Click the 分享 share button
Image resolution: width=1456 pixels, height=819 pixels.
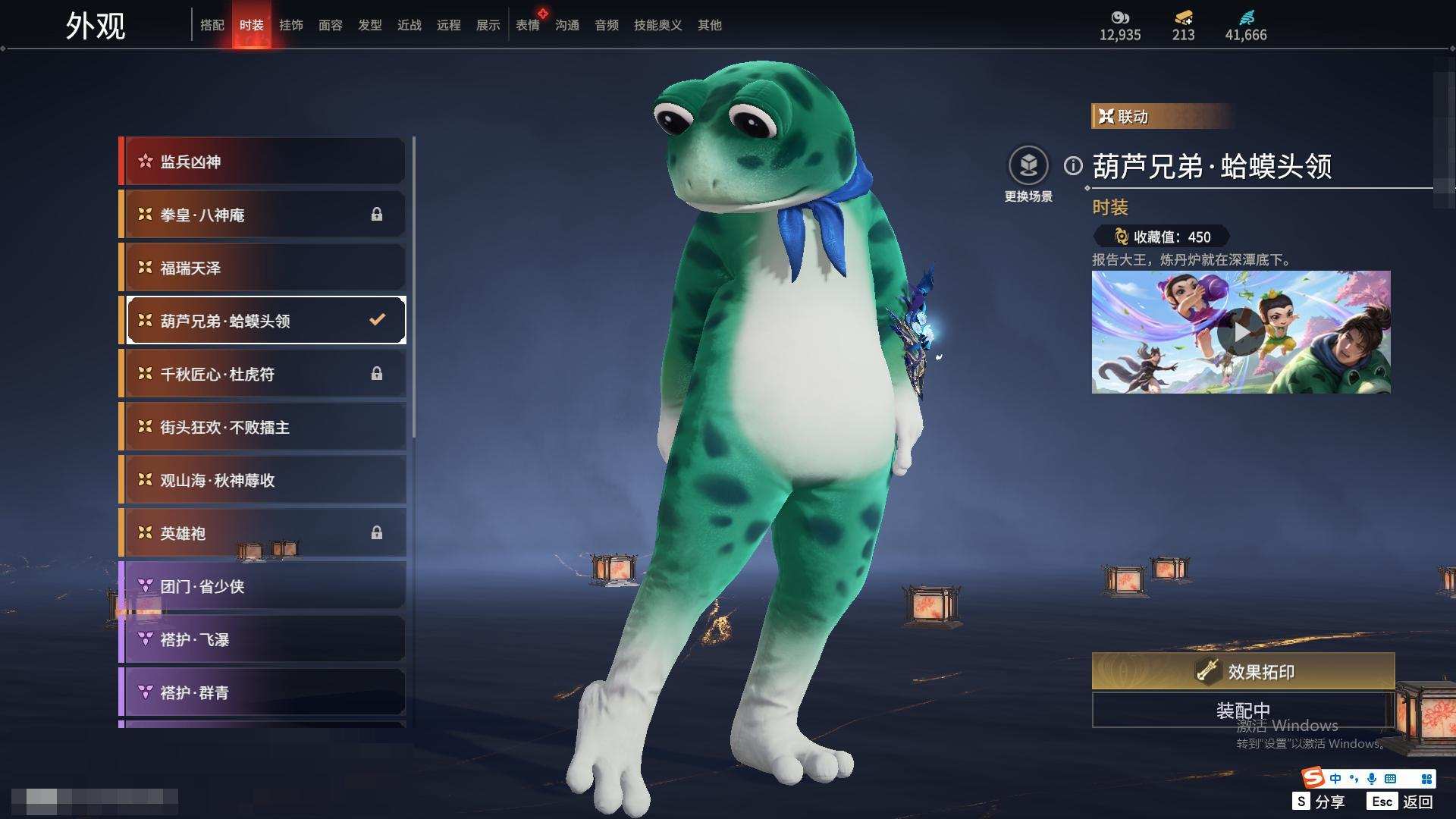[x=1319, y=802]
